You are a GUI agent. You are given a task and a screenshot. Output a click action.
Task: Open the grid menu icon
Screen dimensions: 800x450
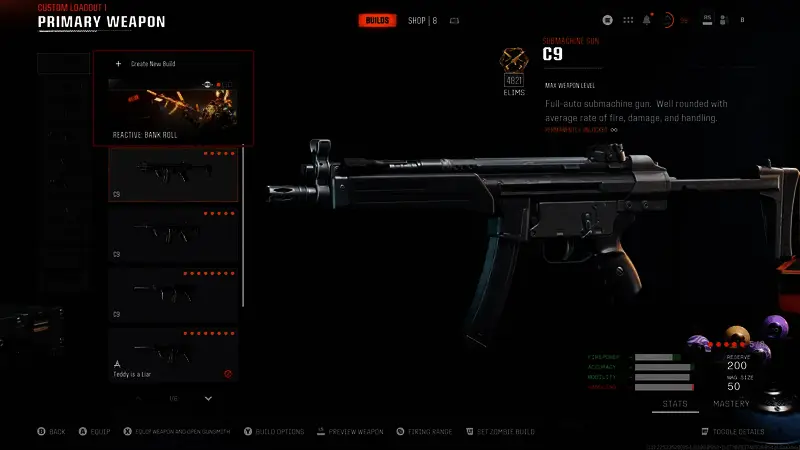click(628, 19)
